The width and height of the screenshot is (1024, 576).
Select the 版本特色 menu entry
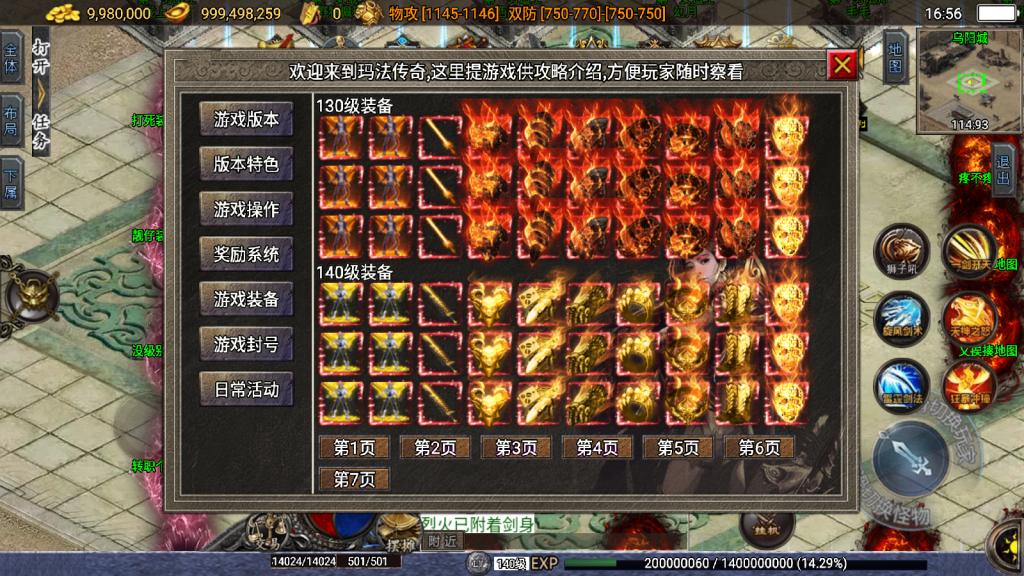(x=246, y=164)
